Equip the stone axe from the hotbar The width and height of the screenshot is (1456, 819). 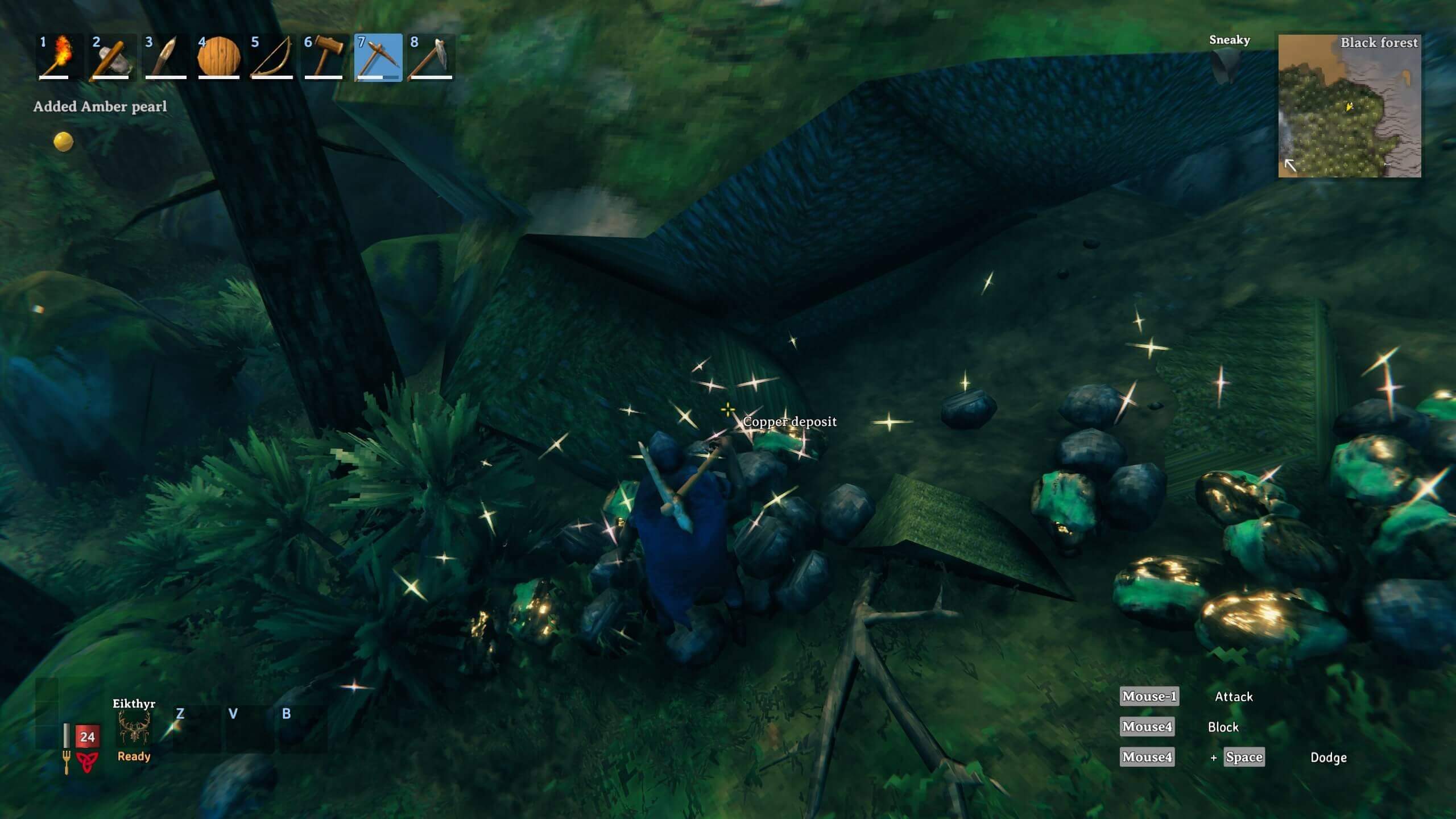112,57
